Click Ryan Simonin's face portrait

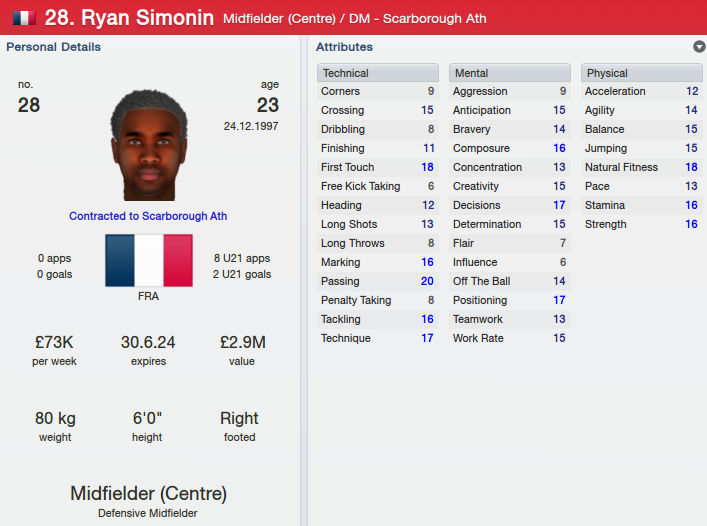148,145
